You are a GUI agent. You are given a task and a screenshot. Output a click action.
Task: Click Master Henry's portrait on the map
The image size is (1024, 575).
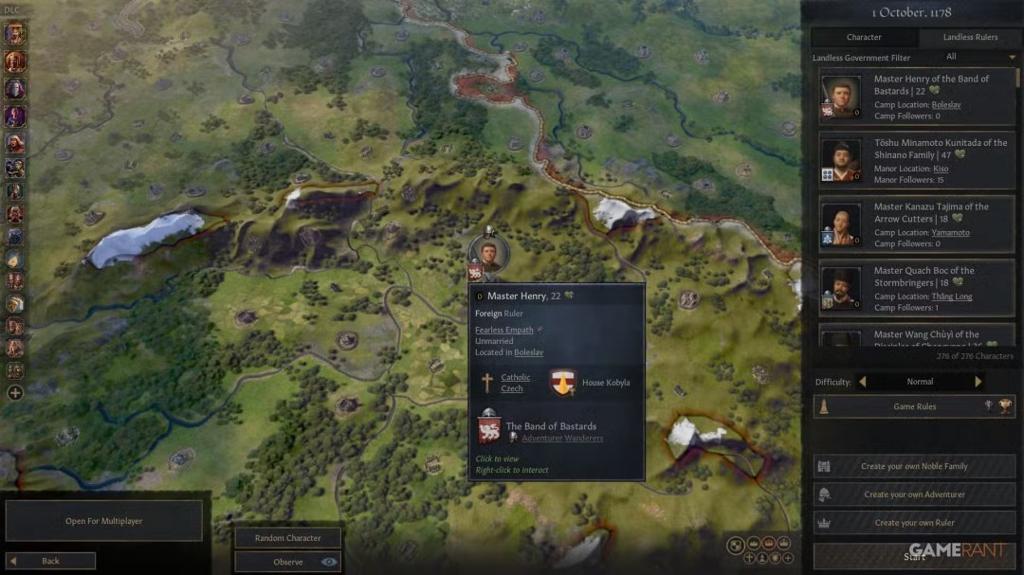point(489,253)
